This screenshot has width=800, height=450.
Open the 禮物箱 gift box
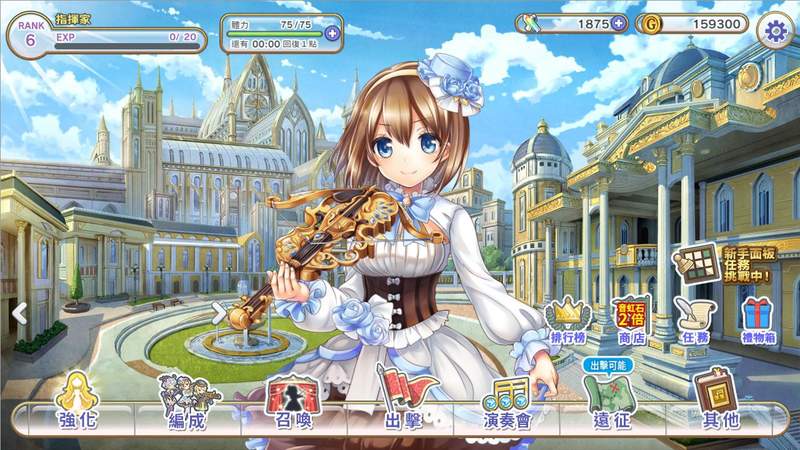(756, 321)
